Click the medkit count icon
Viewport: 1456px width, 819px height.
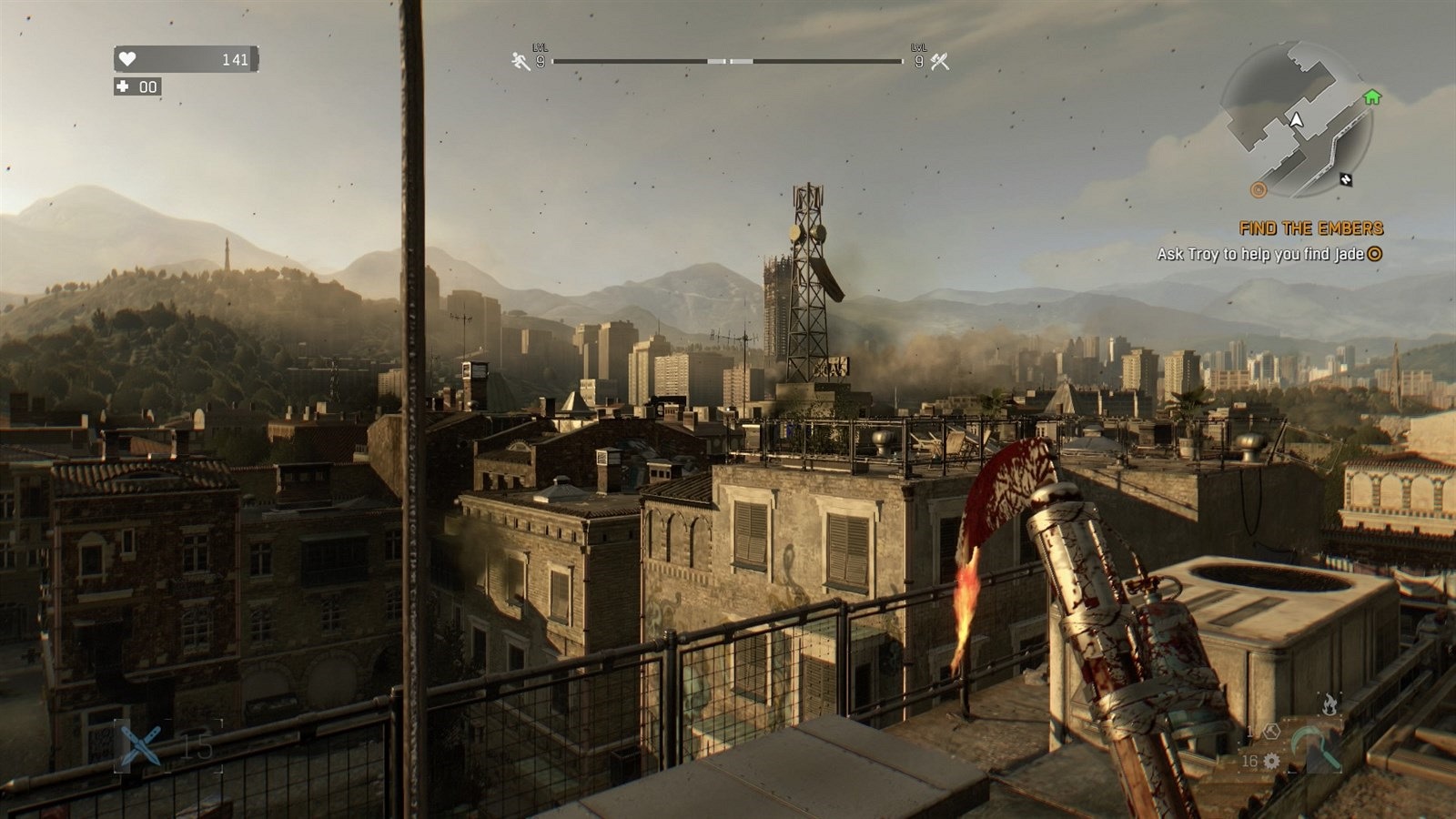pyautogui.click(x=123, y=87)
